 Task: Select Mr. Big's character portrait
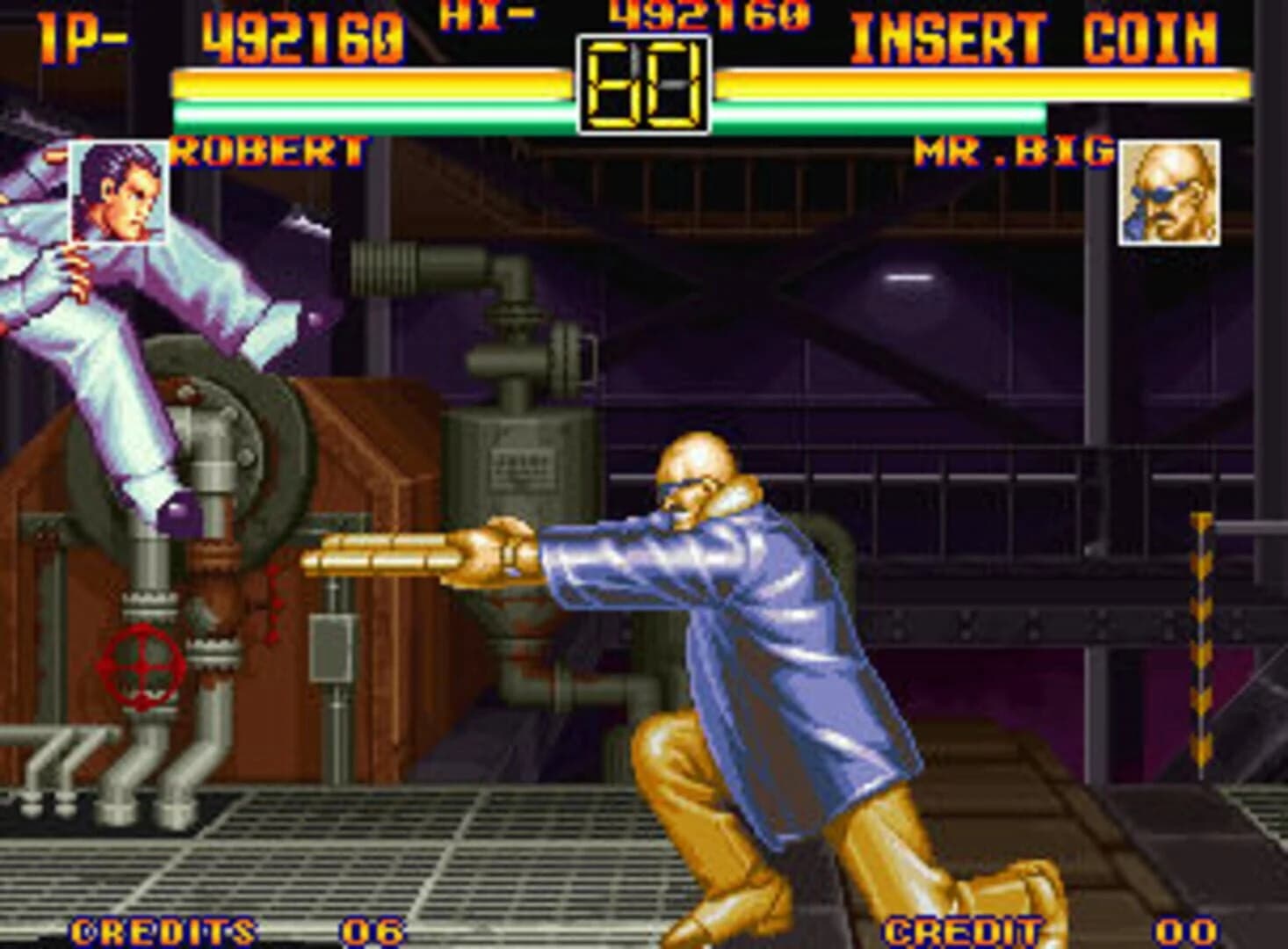(x=1169, y=195)
